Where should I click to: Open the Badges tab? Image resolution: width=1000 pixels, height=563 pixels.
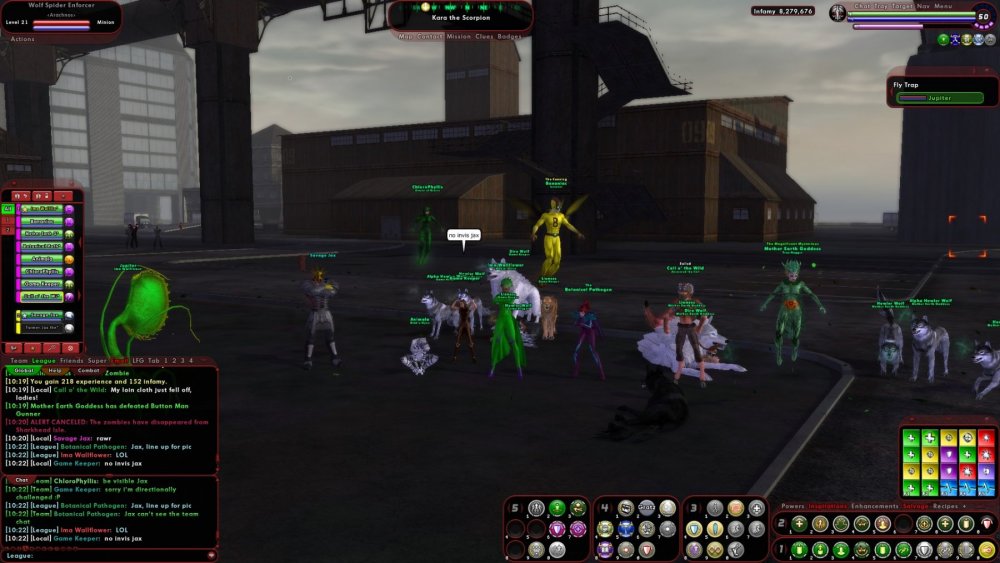click(x=509, y=36)
